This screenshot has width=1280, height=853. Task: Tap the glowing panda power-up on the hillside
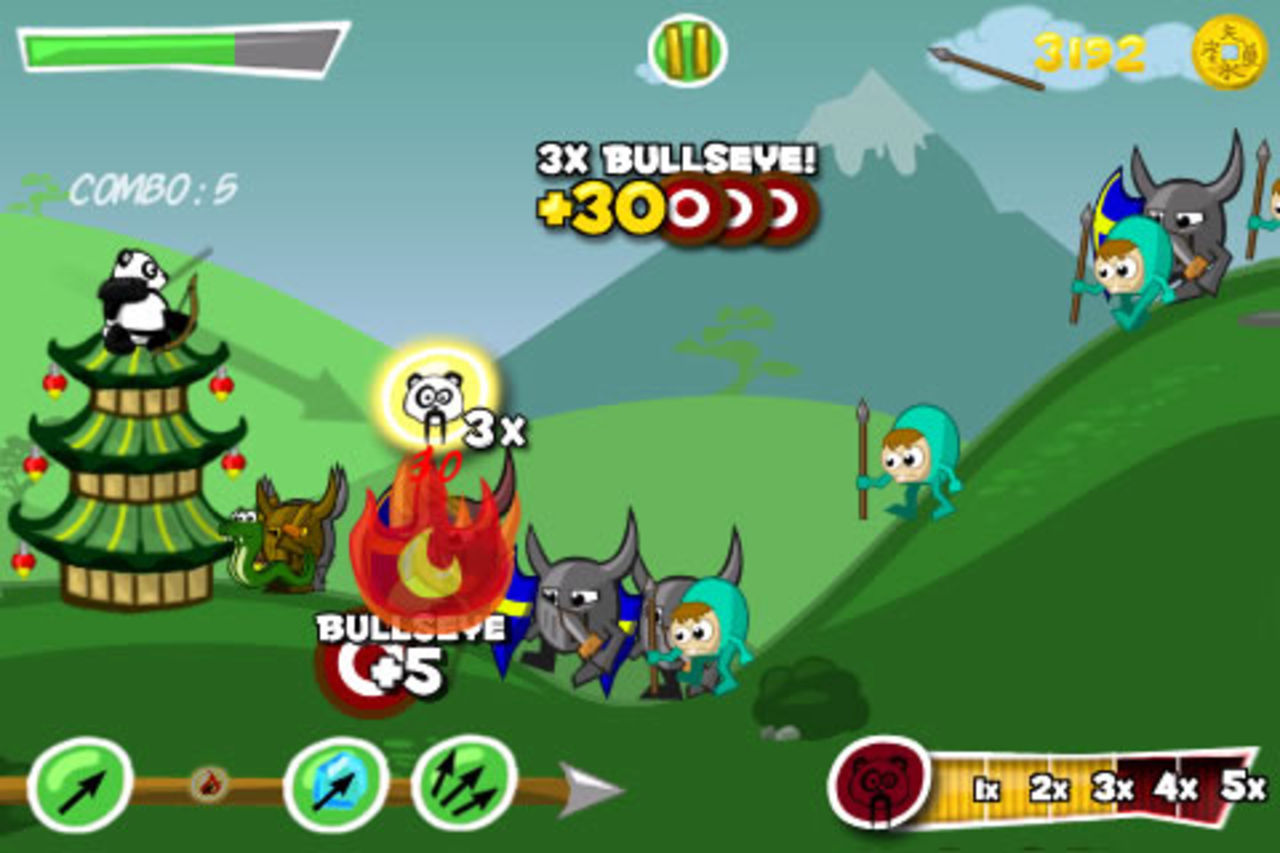430,398
